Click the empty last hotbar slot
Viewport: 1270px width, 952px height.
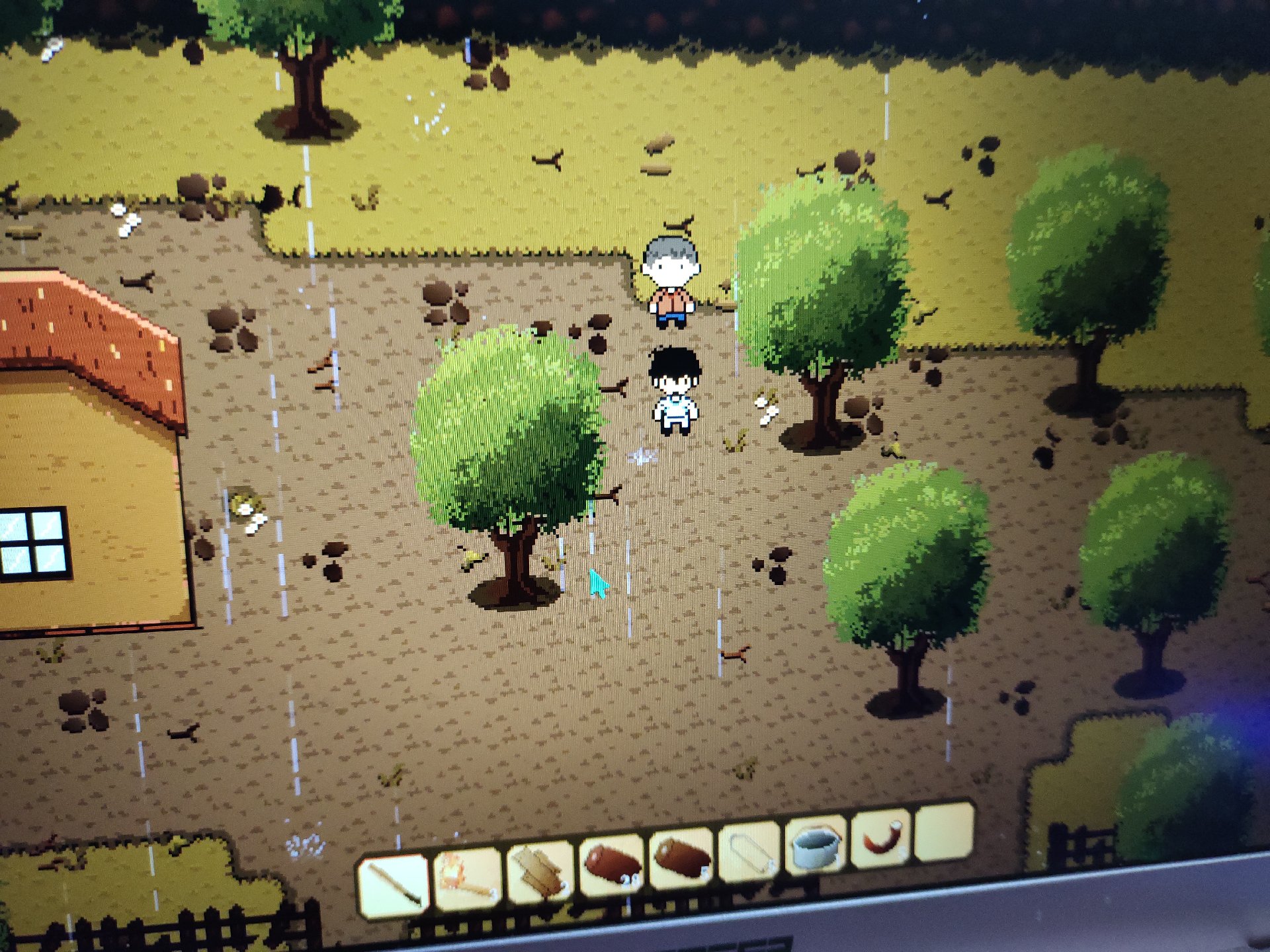pyautogui.click(x=944, y=832)
